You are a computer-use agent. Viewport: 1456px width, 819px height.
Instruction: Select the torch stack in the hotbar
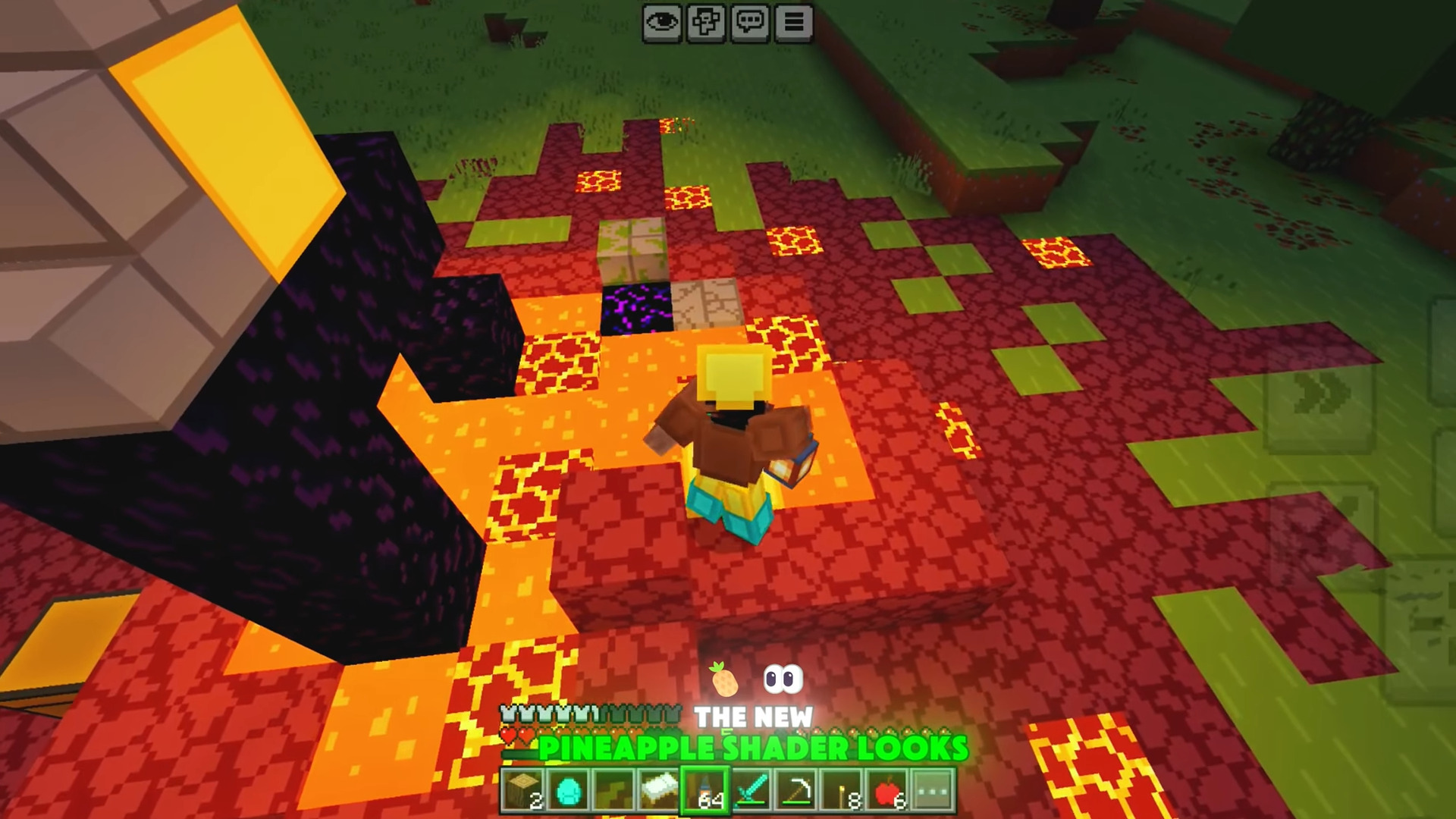pyautogui.click(x=843, y=791)
